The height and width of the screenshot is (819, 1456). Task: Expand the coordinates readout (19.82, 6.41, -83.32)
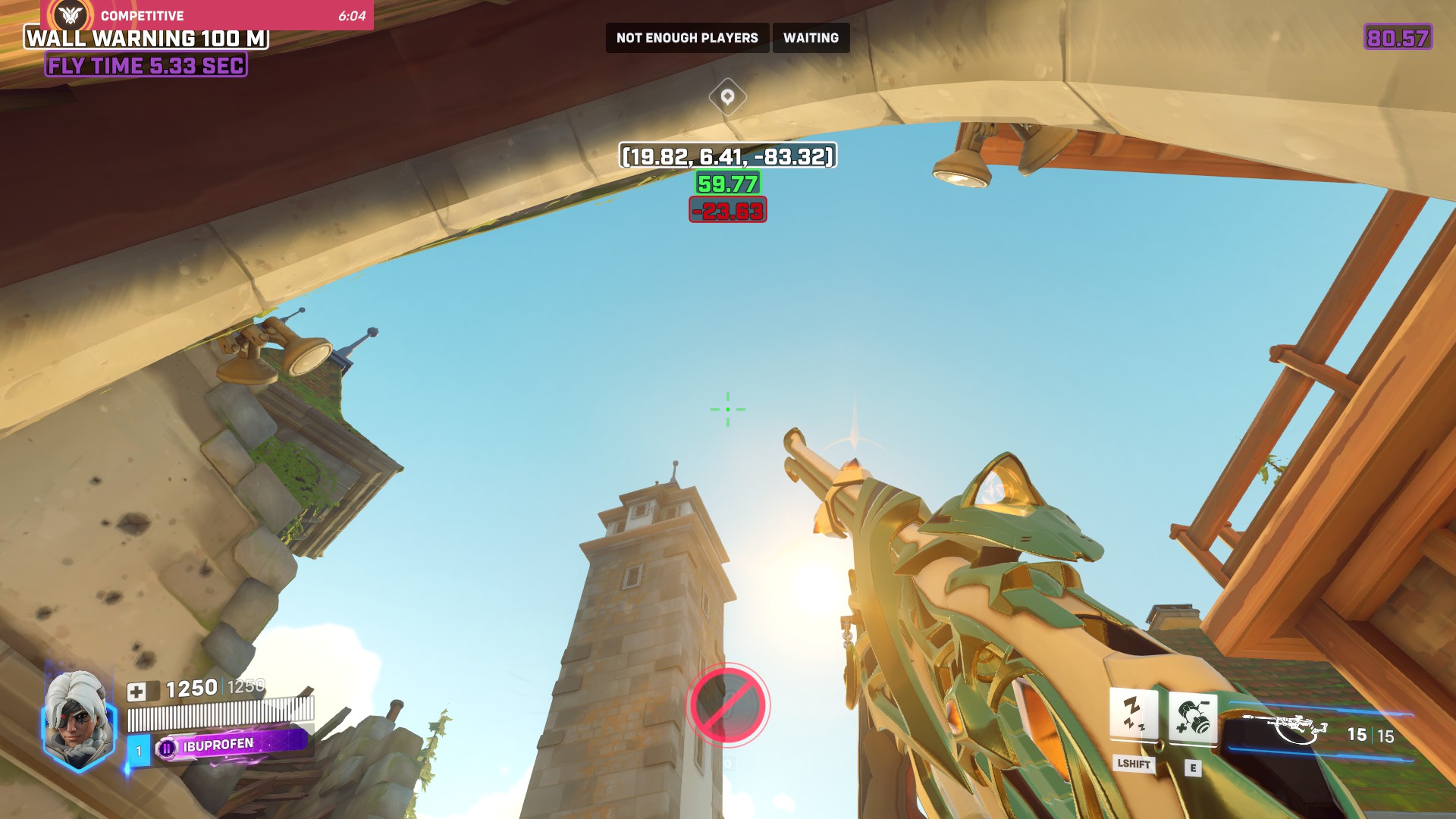(726, 158)
